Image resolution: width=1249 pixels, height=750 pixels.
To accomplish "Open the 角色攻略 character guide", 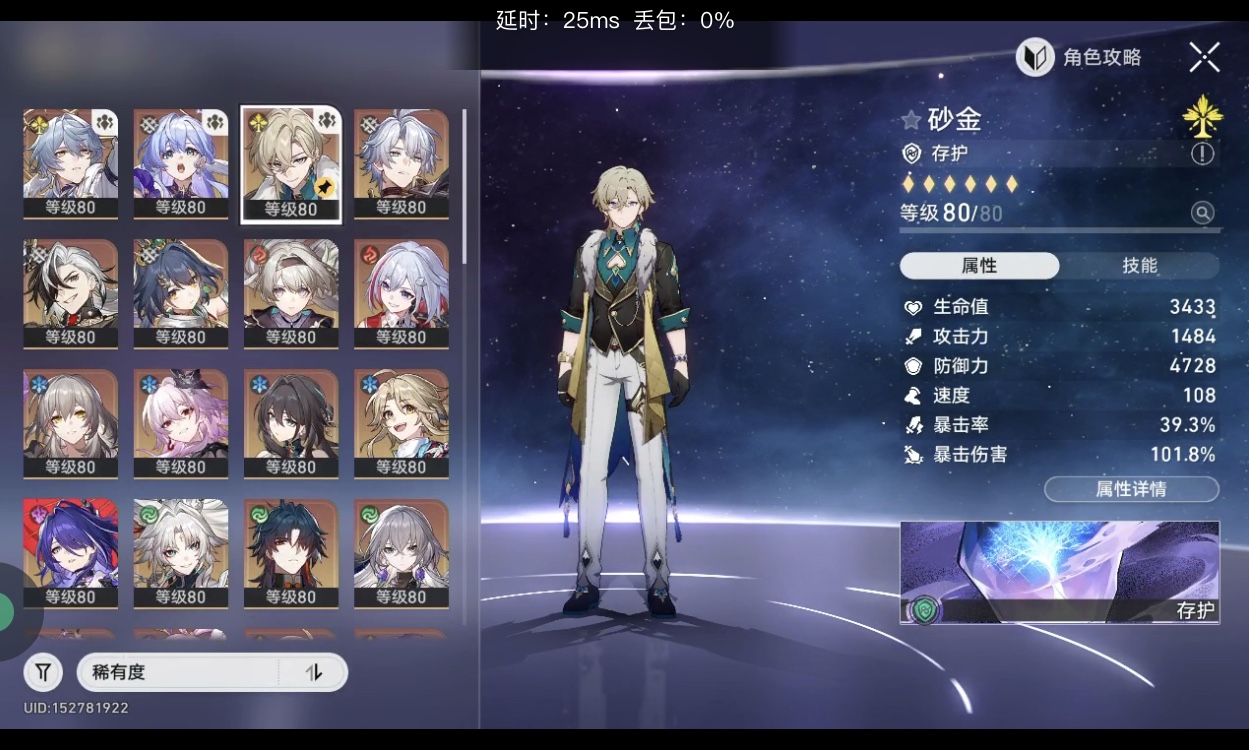I will [x=1080, y=57].
